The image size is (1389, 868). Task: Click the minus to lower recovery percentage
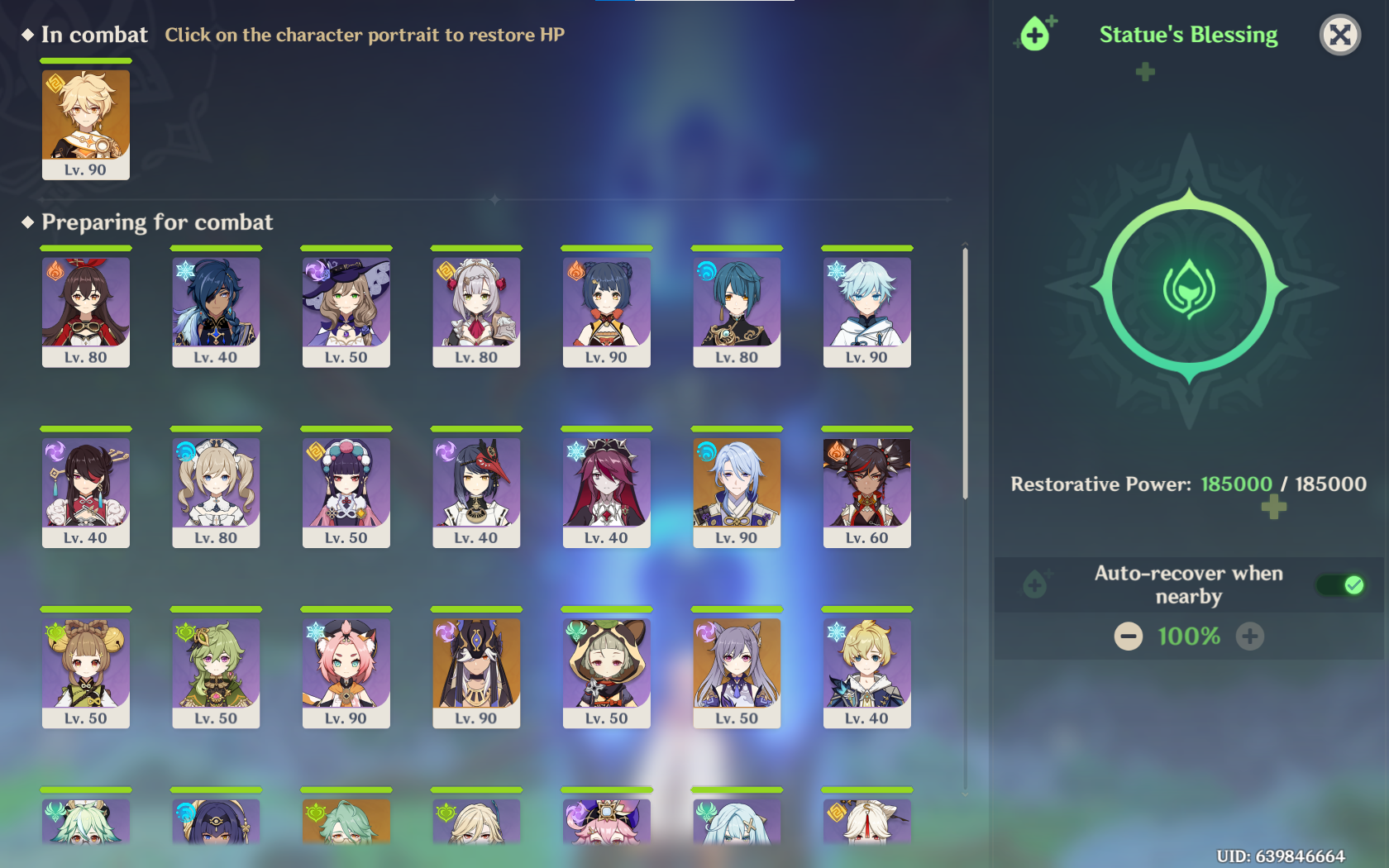point(1129,637)
